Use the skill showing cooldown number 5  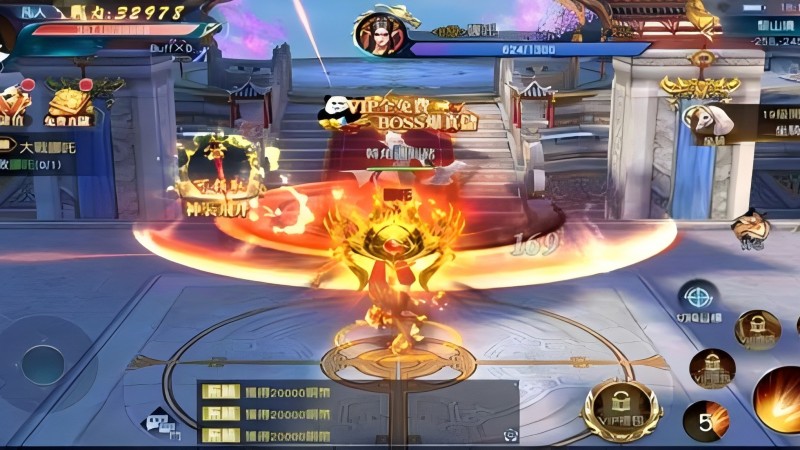(707, 420)
